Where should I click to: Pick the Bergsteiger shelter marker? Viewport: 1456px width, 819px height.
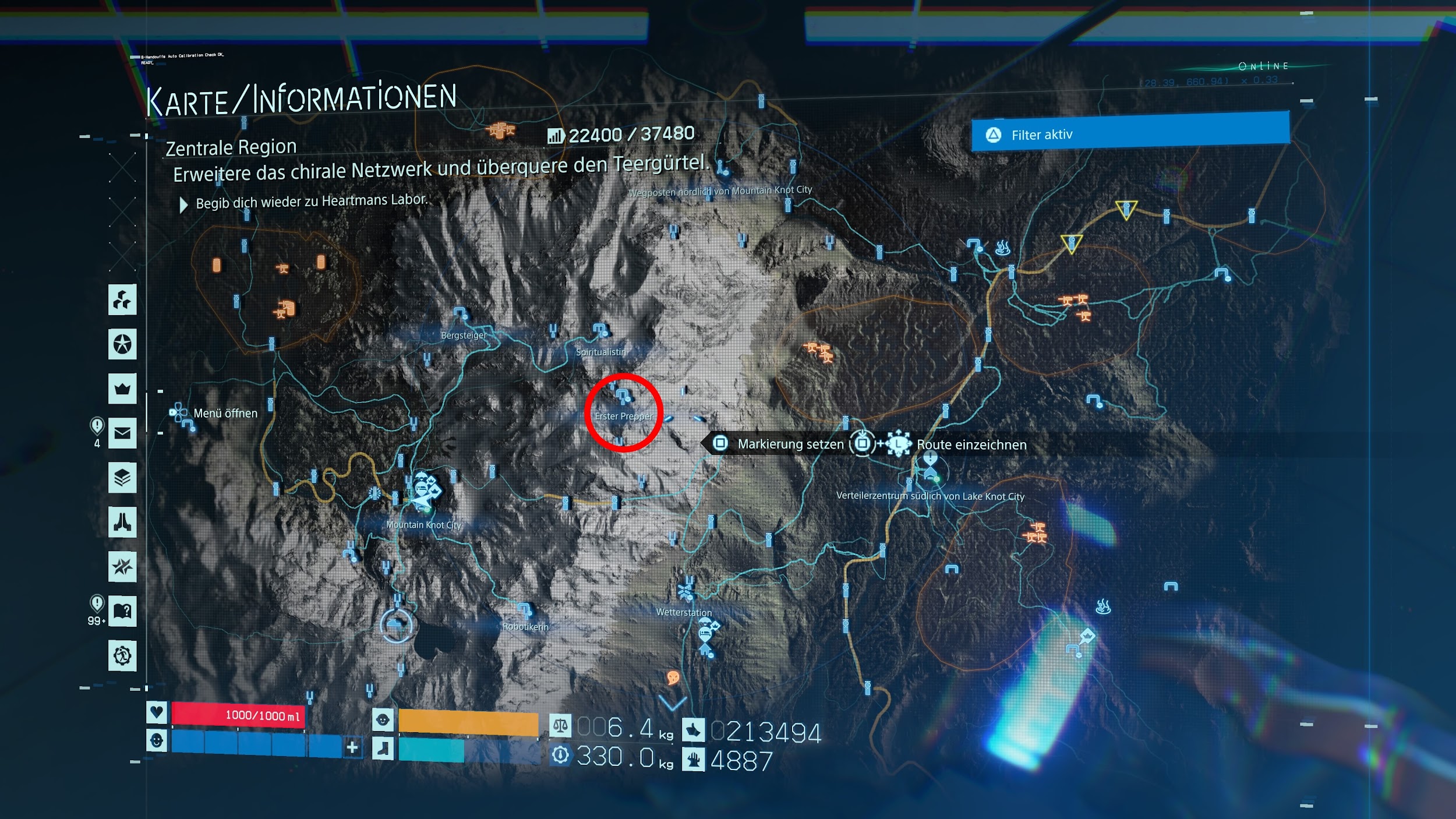click(460, 313)
